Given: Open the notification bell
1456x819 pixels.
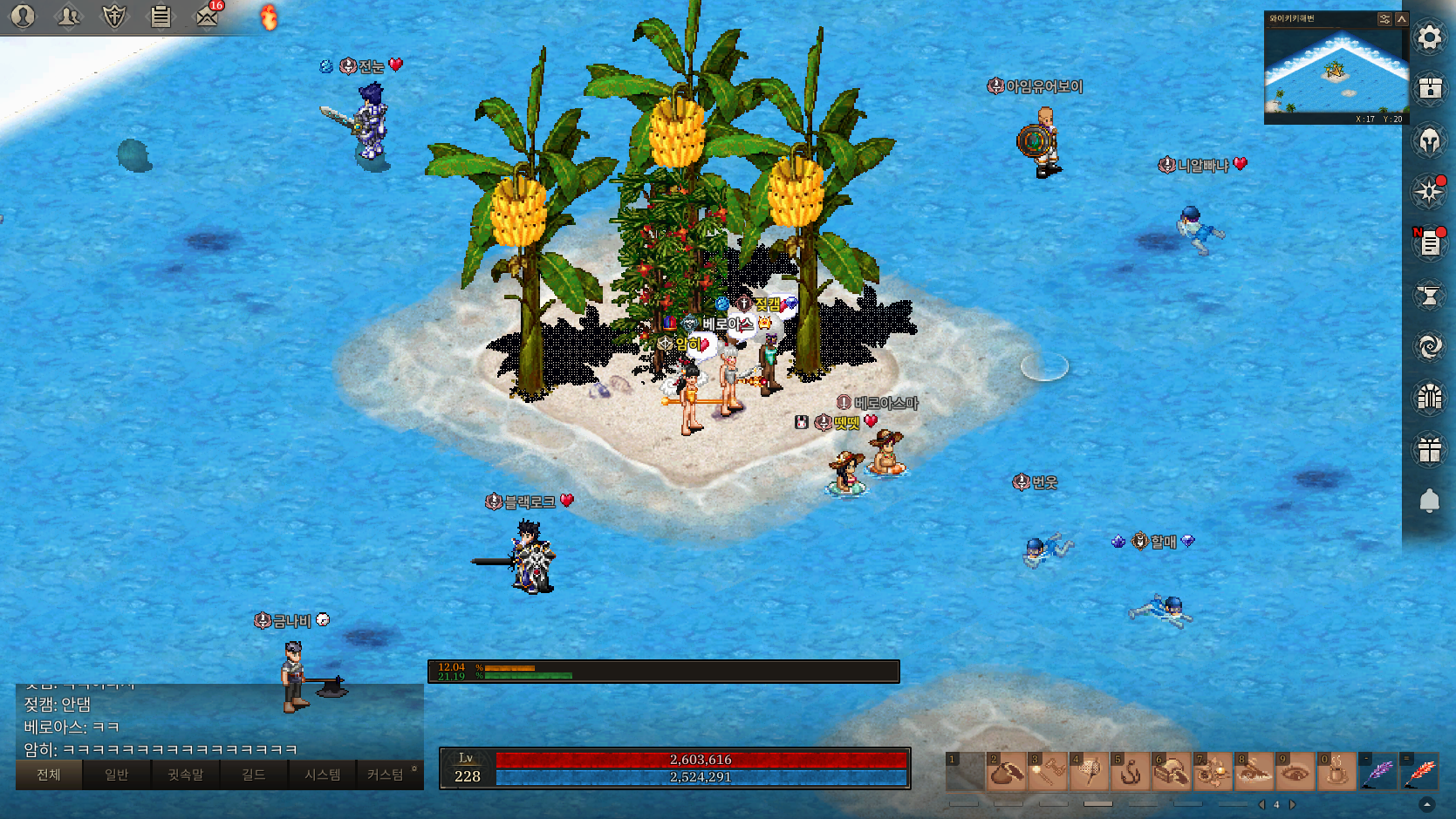Looking at the screenshot, I should pyautogui.click(x=1429, y=501).
